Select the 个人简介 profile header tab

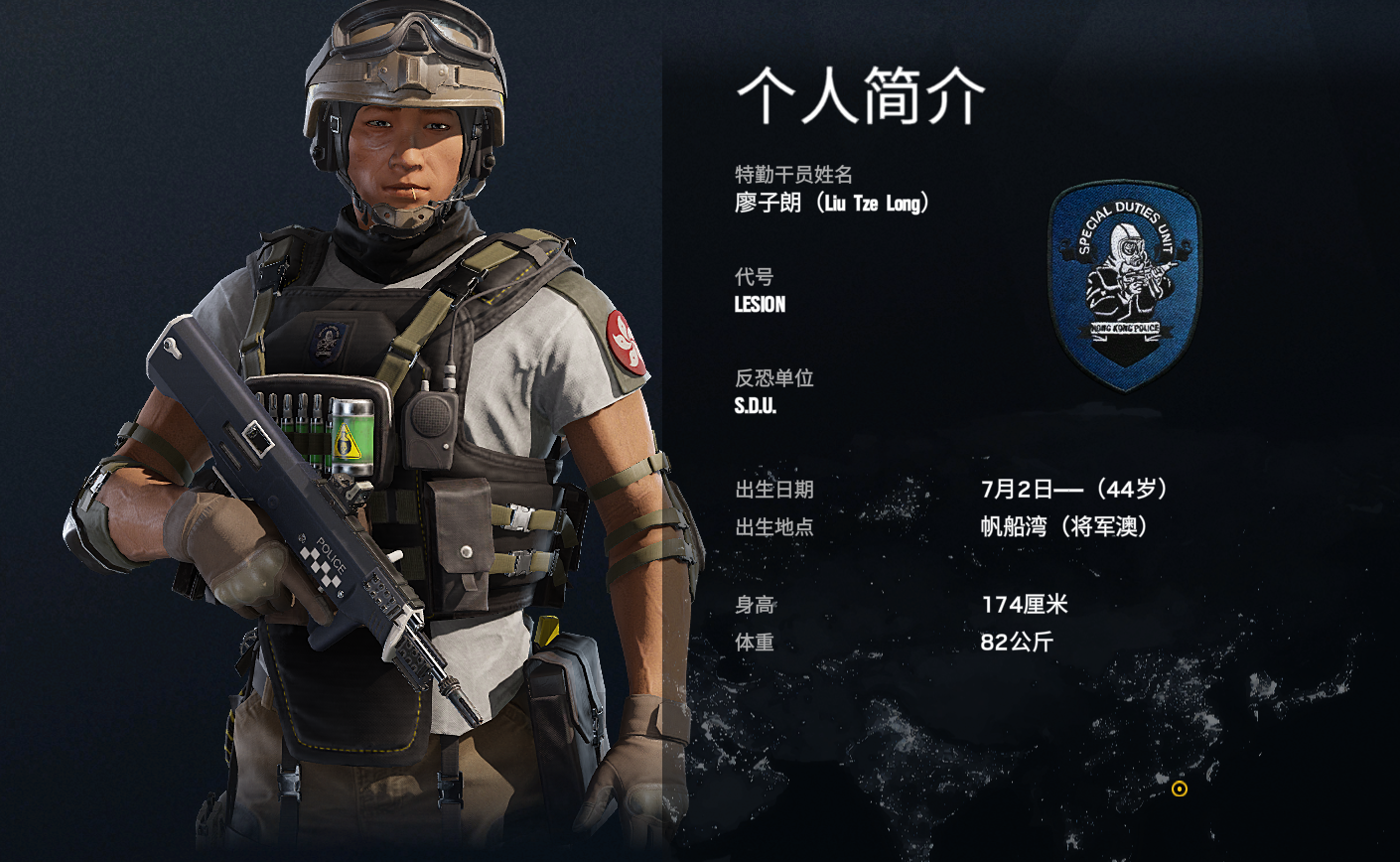click(x=859, y=94)
